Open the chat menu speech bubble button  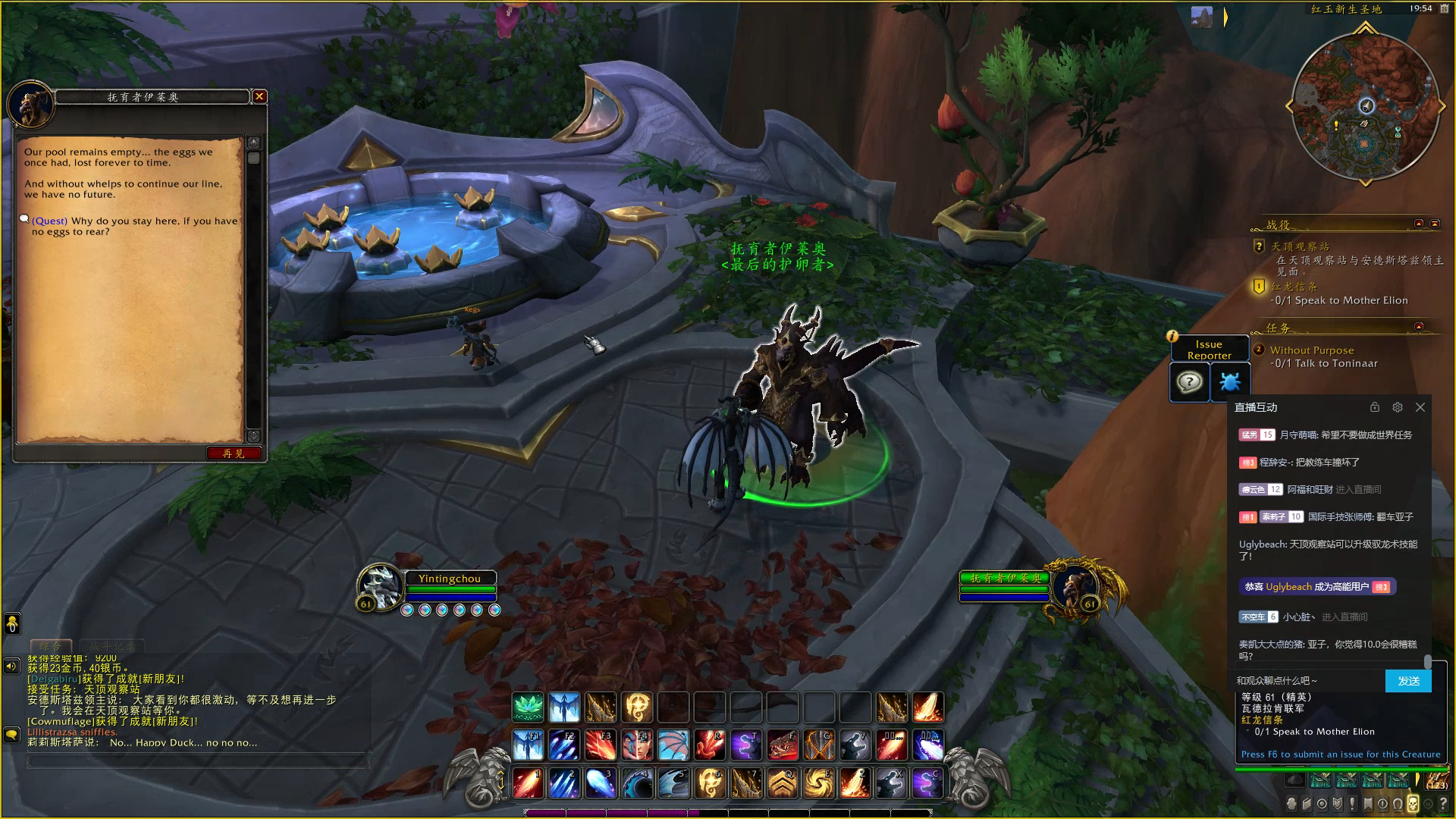11,734
